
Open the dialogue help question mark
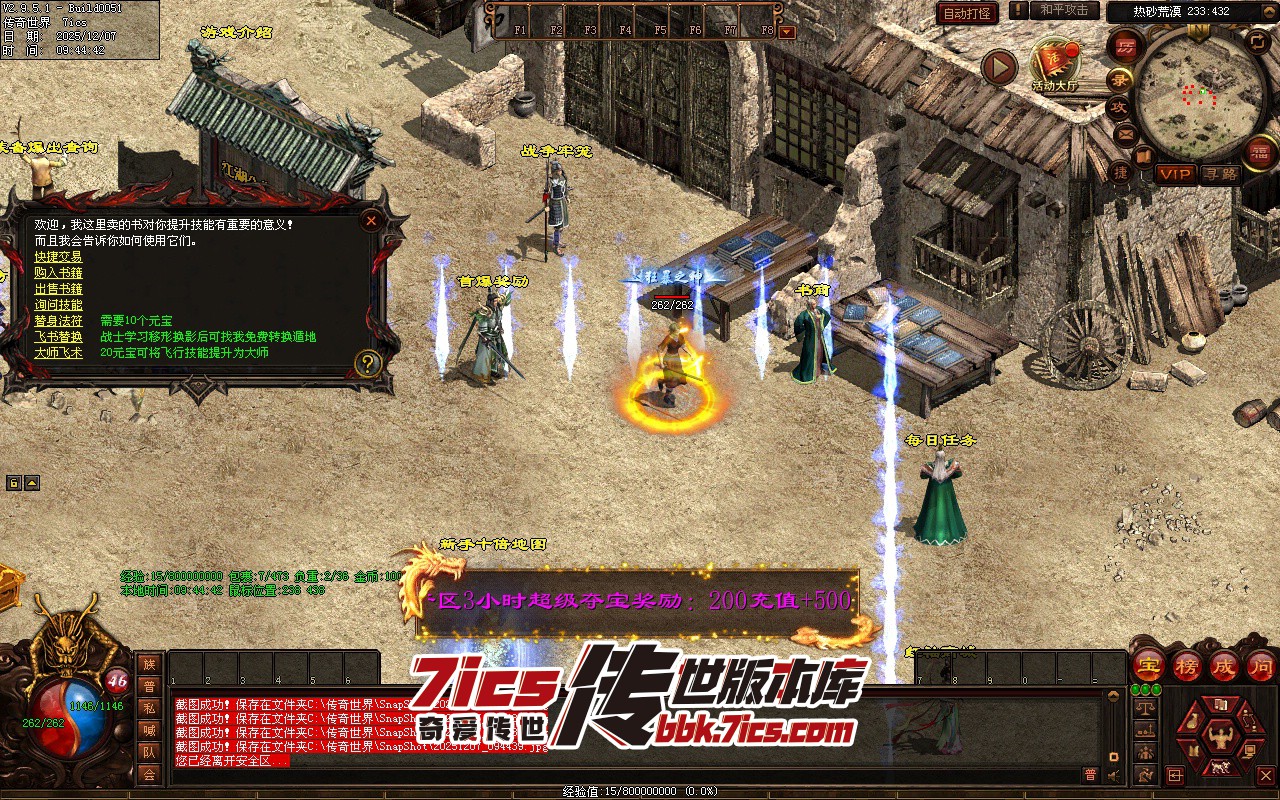368,363
